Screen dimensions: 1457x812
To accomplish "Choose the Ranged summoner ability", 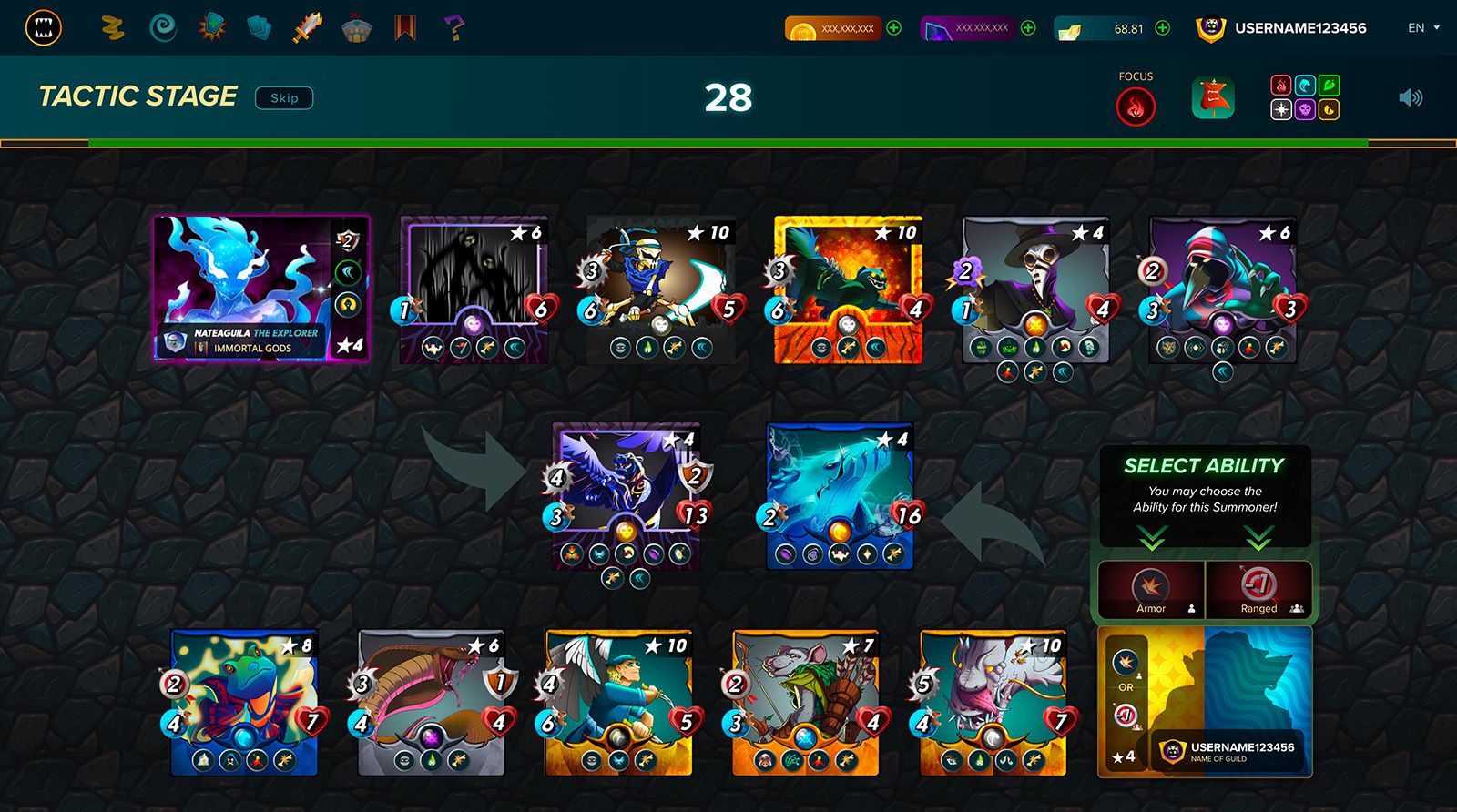I will click(1258, 590).
